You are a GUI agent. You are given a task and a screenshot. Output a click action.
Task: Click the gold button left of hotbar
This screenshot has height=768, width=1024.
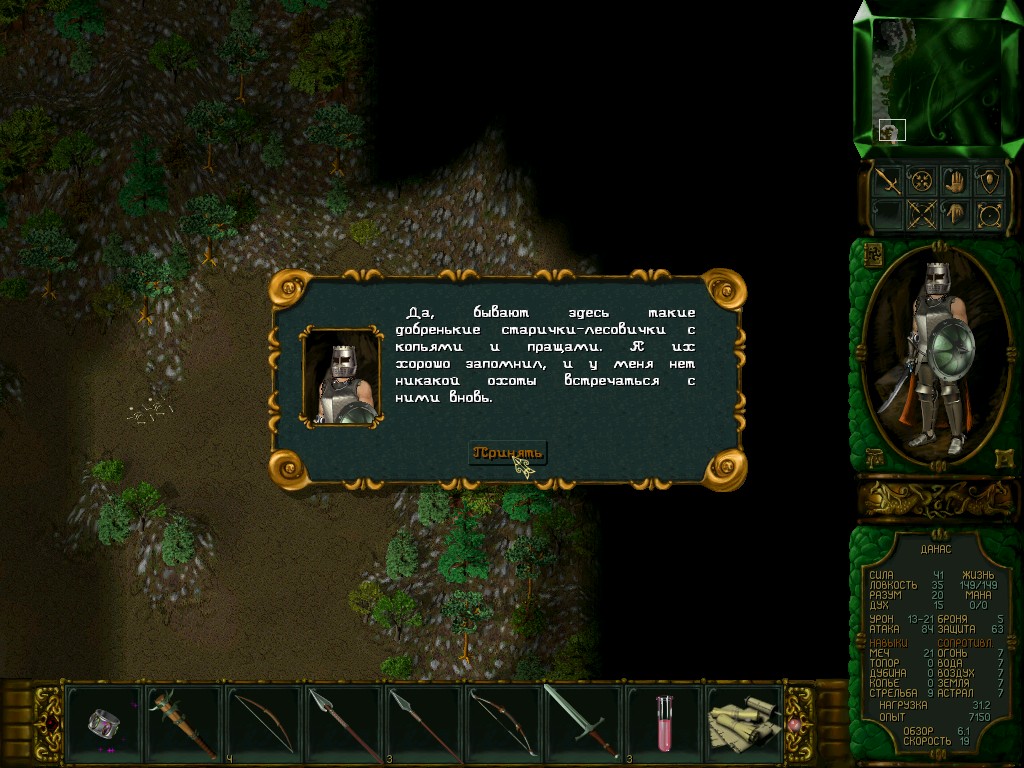48,721
